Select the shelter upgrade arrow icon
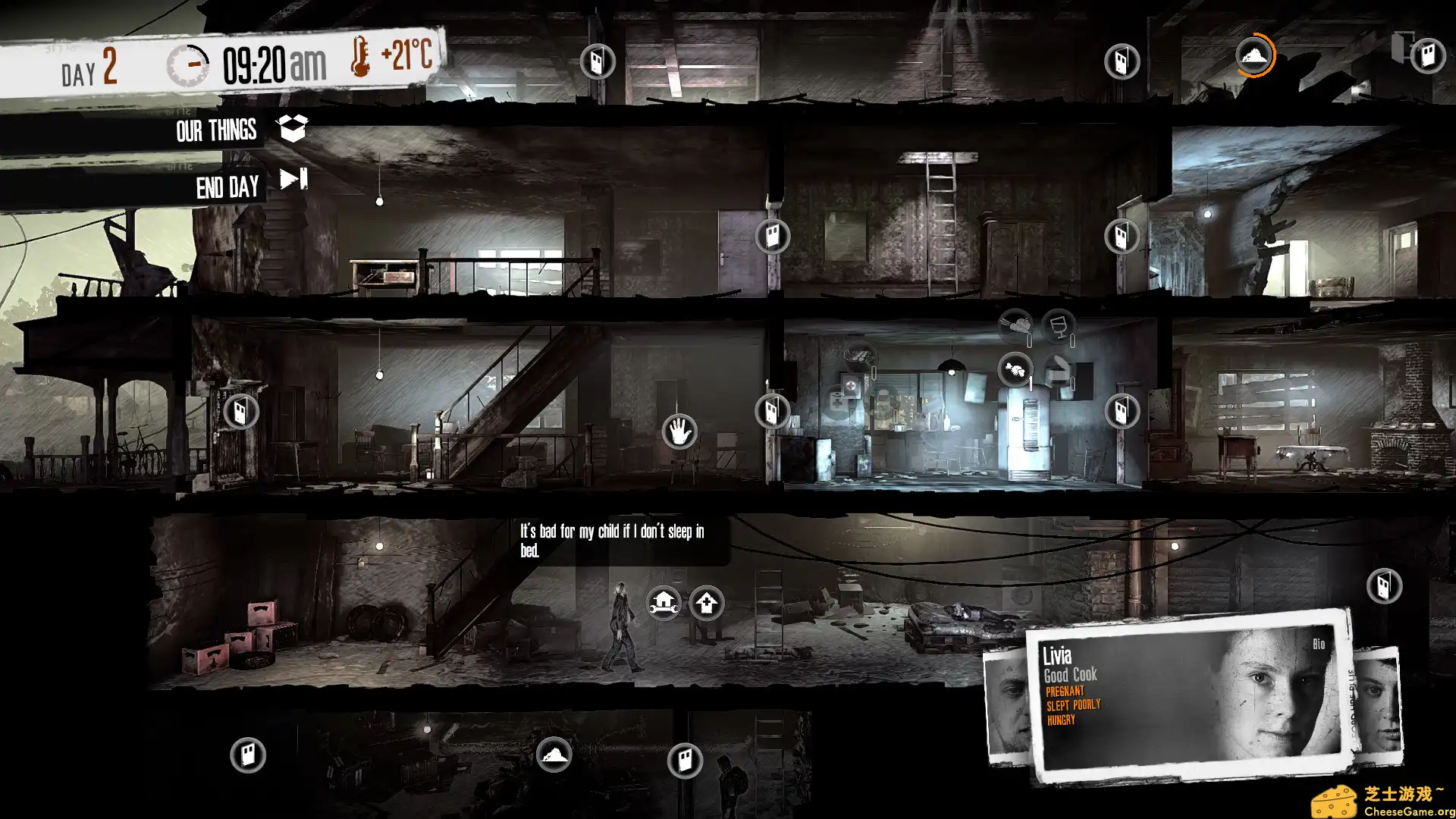 tap(705, 605)
